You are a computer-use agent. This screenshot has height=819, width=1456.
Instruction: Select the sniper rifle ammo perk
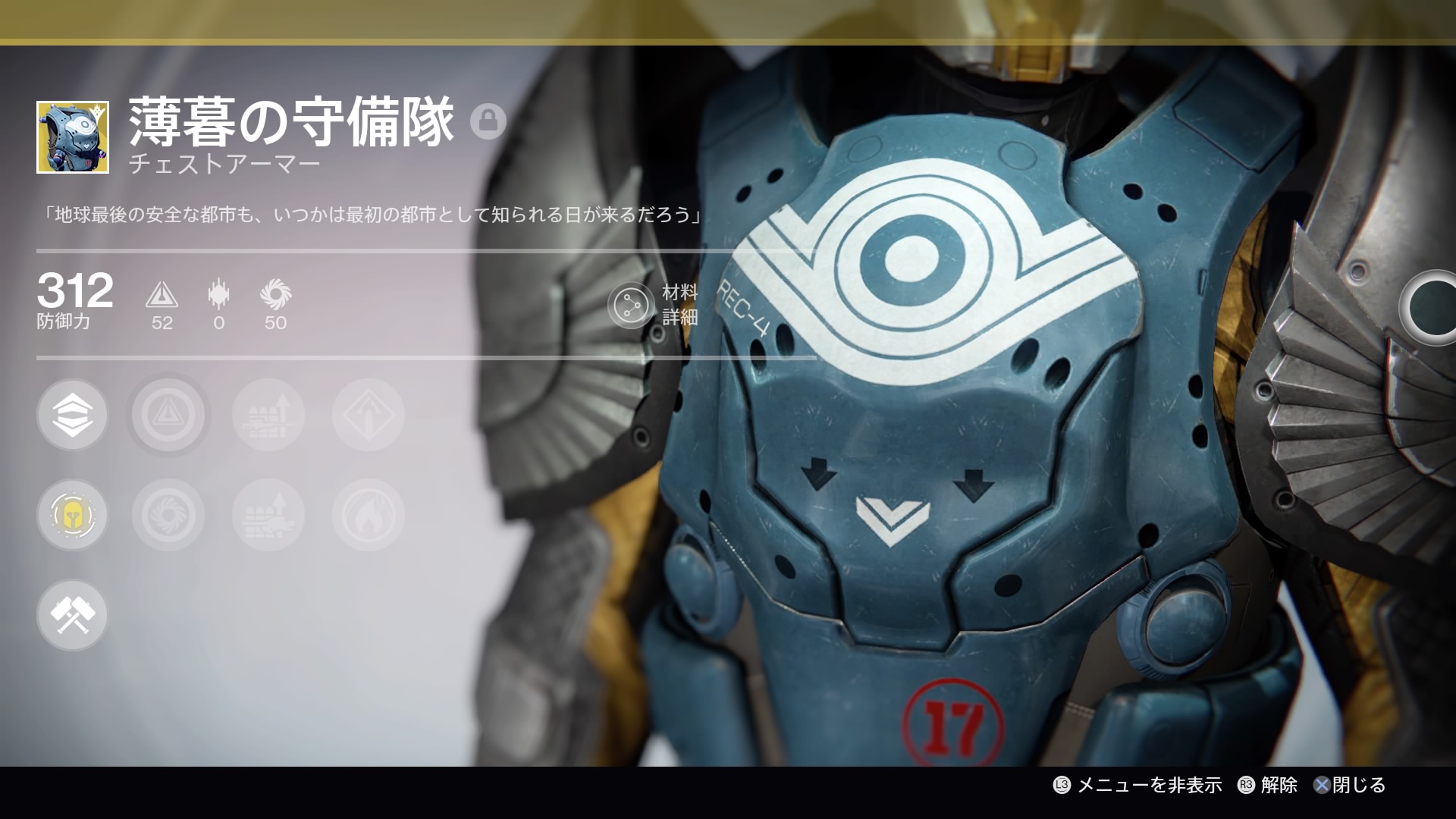(x=268, y=416)
